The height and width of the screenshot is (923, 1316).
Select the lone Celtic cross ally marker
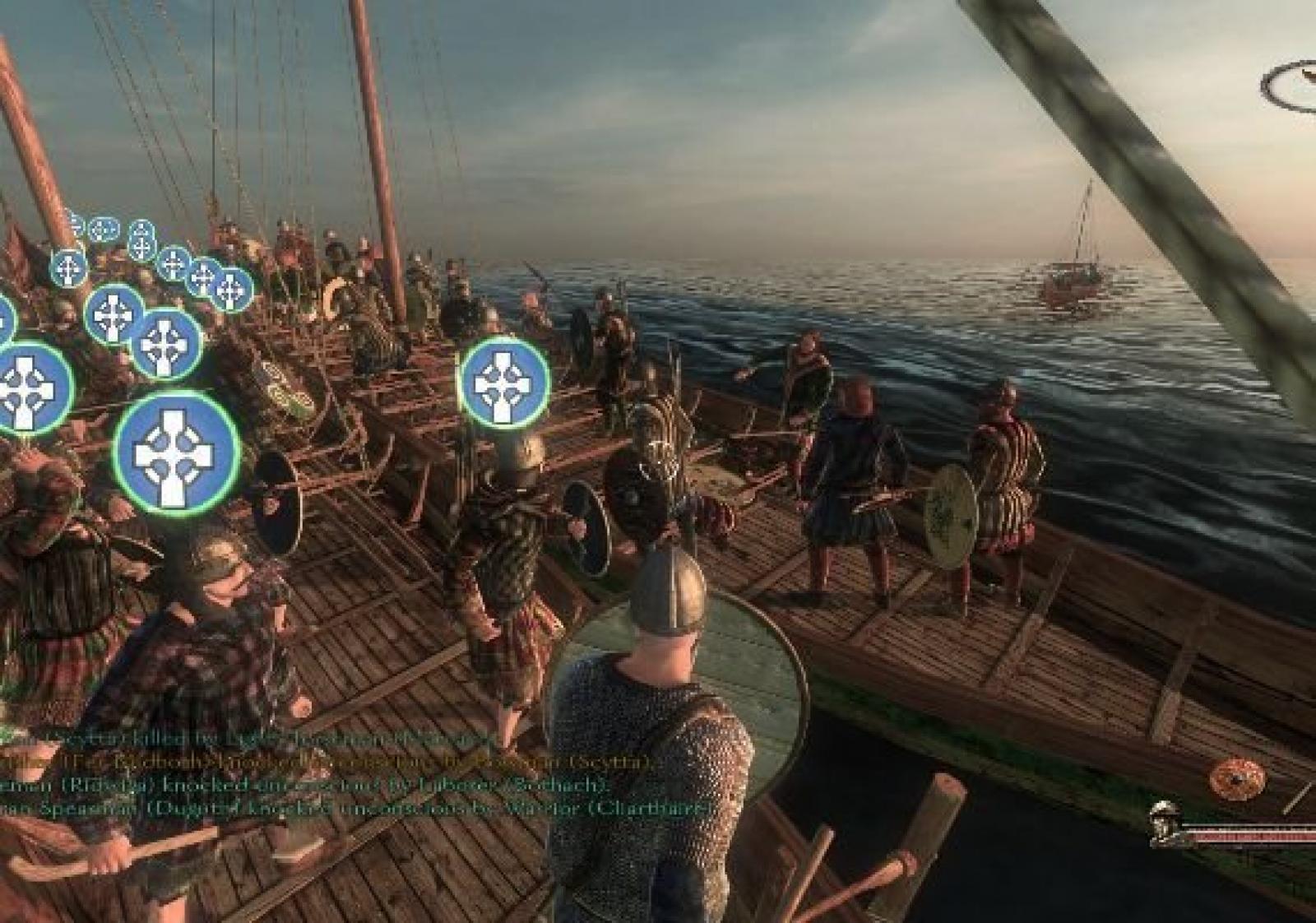504,383
